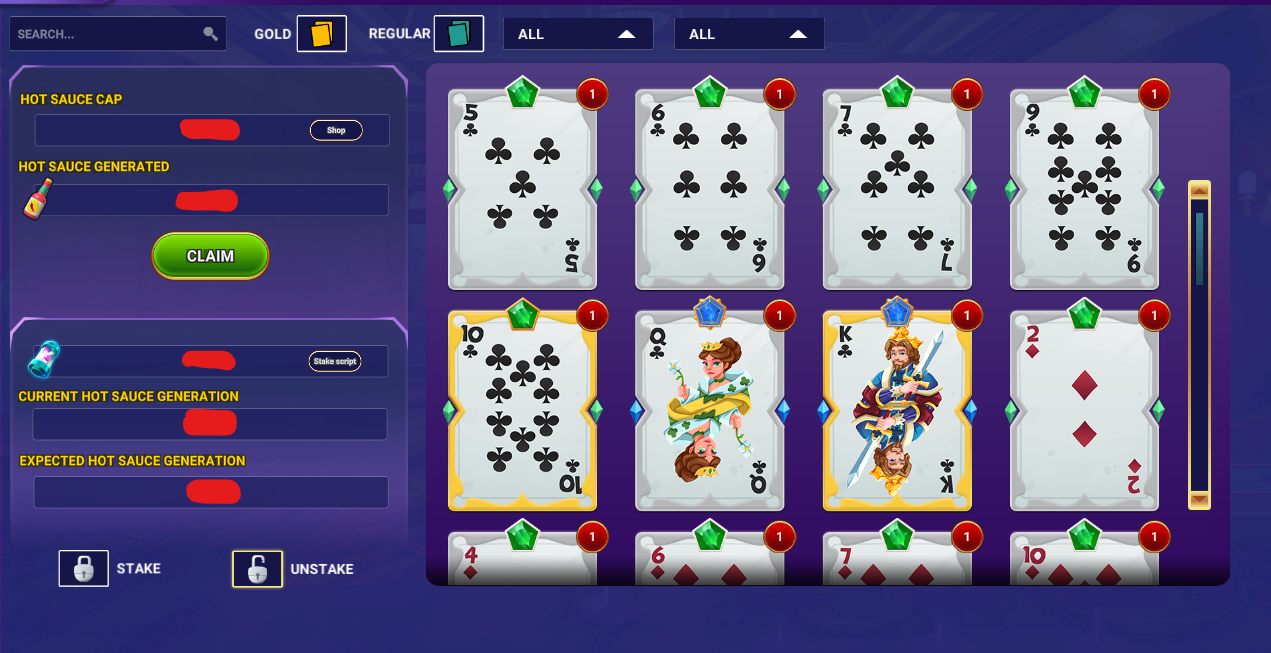Select the 2 of diamonds card
The width and height of the screenshot is (1271, 653).
pos(1084,409)
